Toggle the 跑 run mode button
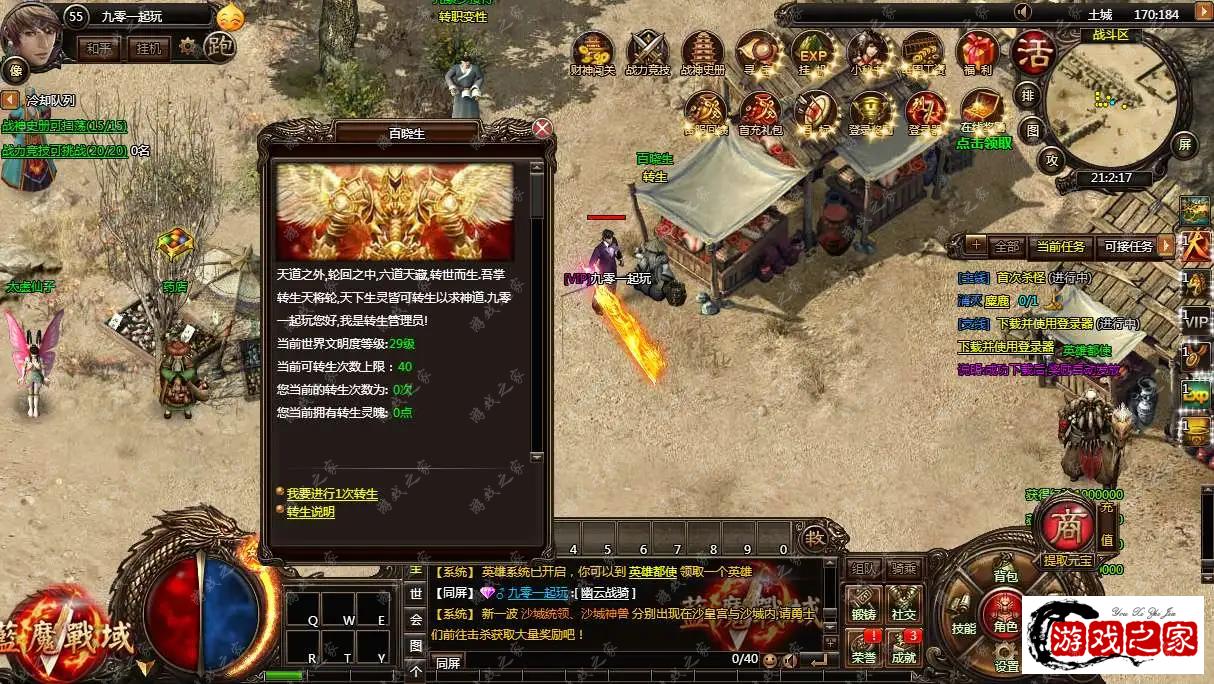The width and height of the screenshot is (1214, 684). pyautogui.click(x=219, y=46)
